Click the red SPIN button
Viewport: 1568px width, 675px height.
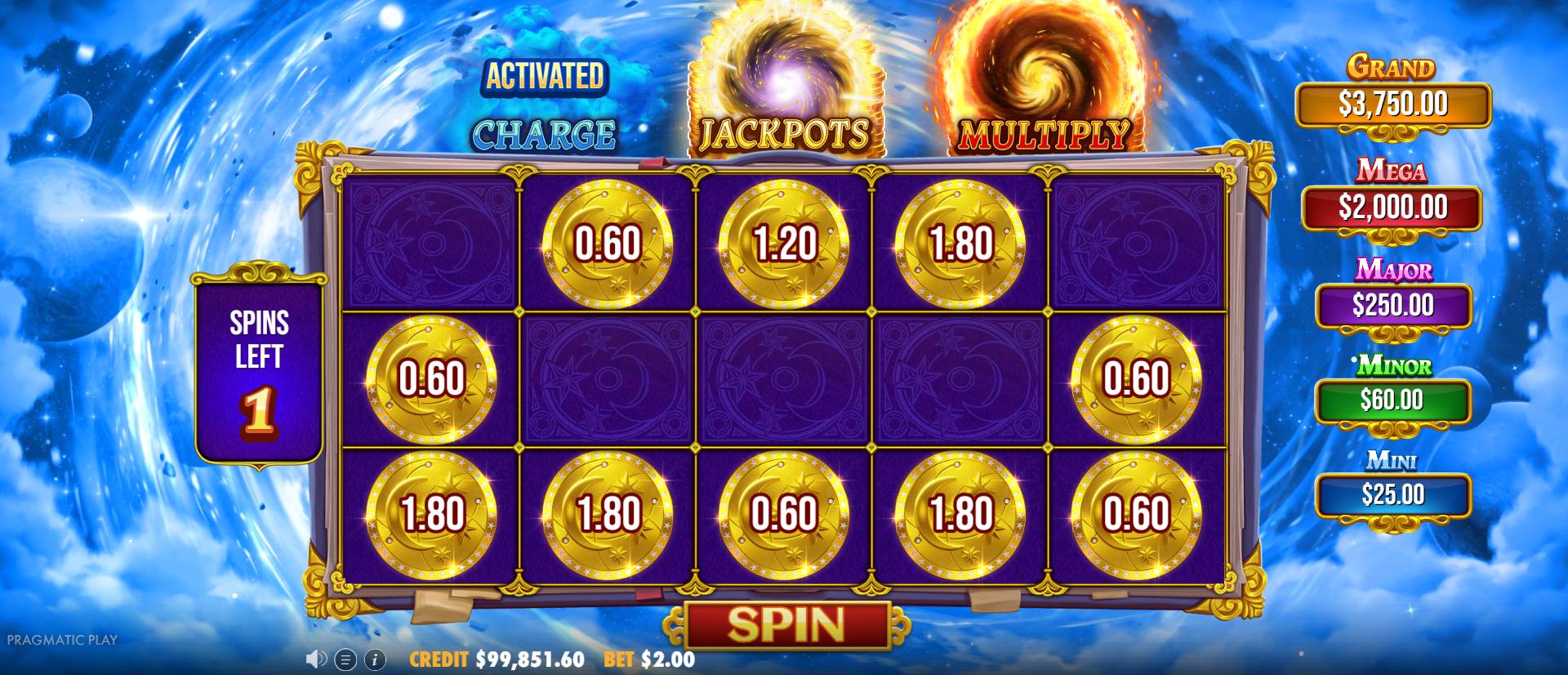click(786, 625)
